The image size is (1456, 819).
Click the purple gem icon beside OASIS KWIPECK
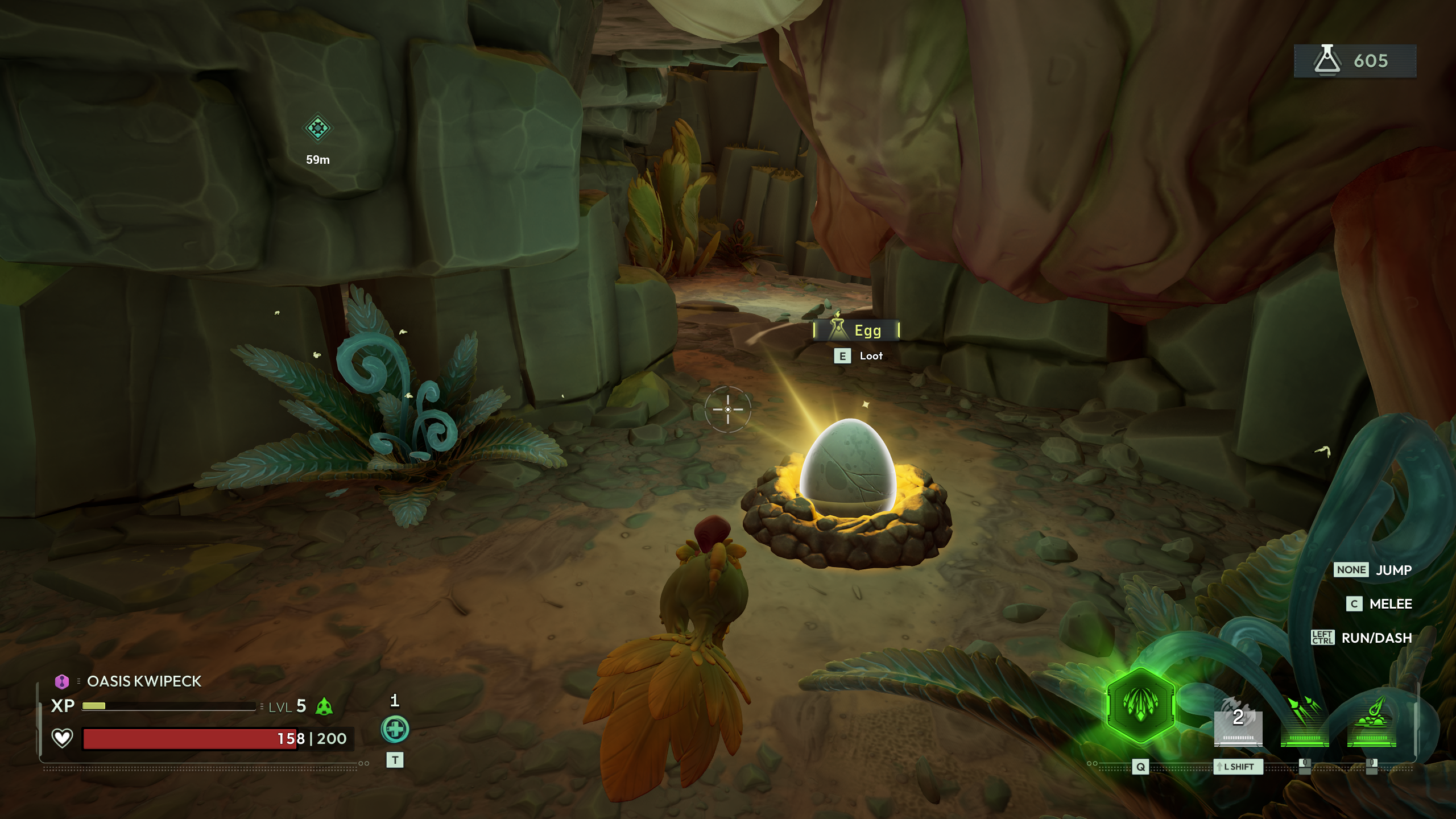(62, 681)
